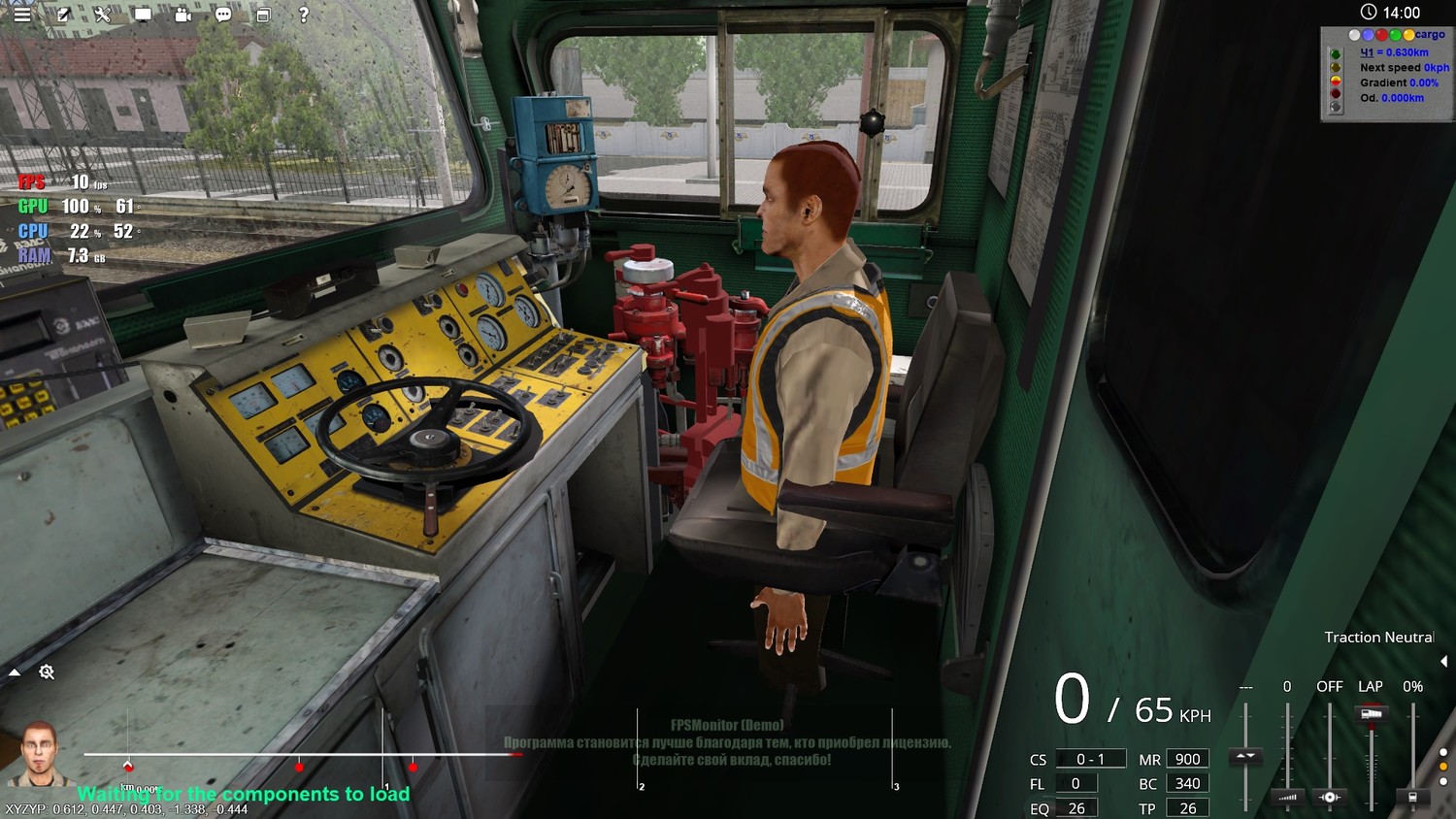1456x819 pixels.
Task: Select the driver portrait thumbnail
Action: (x=39, y=752)
